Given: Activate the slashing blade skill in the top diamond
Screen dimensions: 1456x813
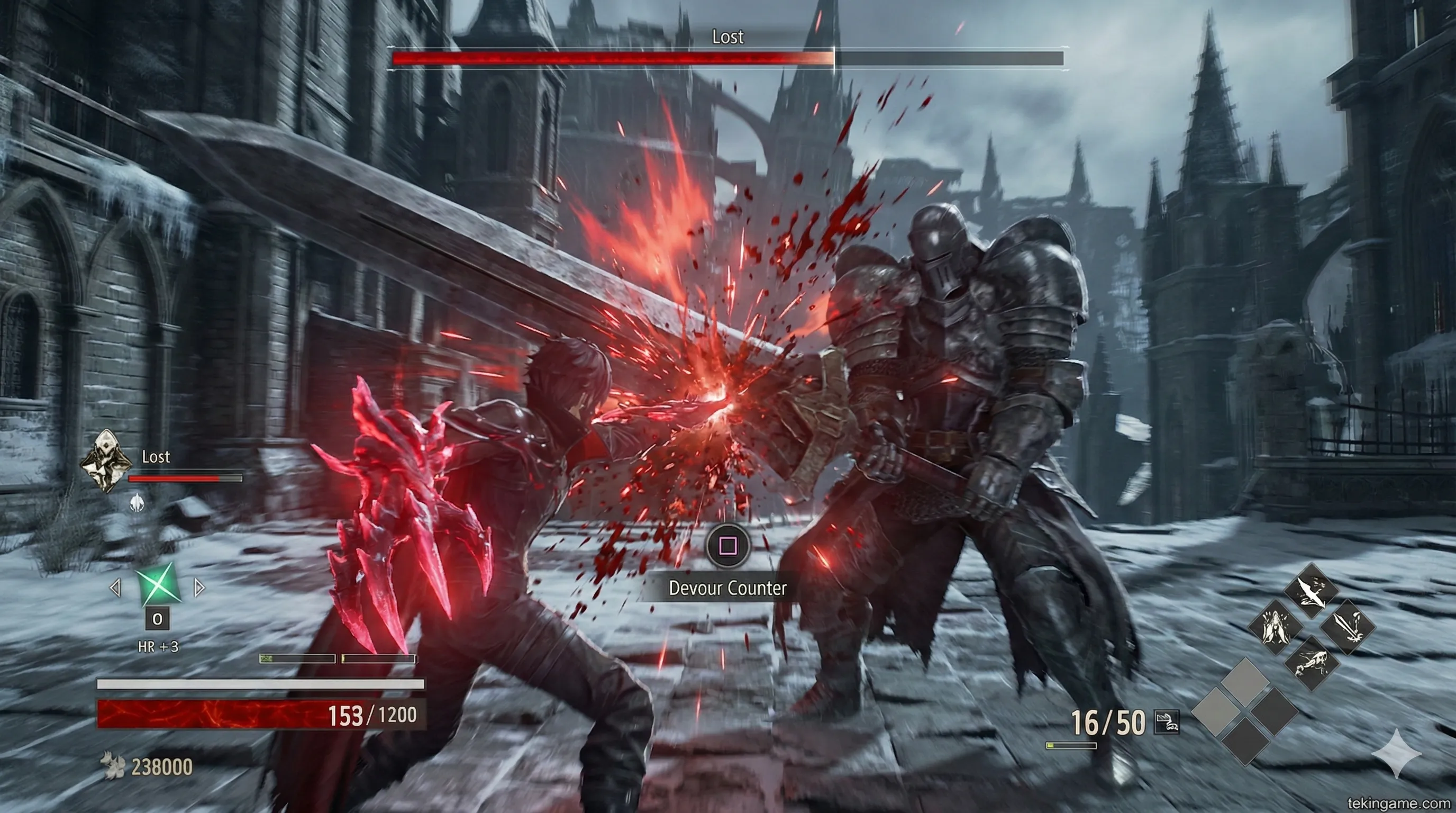Looking at the screenshot, I should [1311, 591].
